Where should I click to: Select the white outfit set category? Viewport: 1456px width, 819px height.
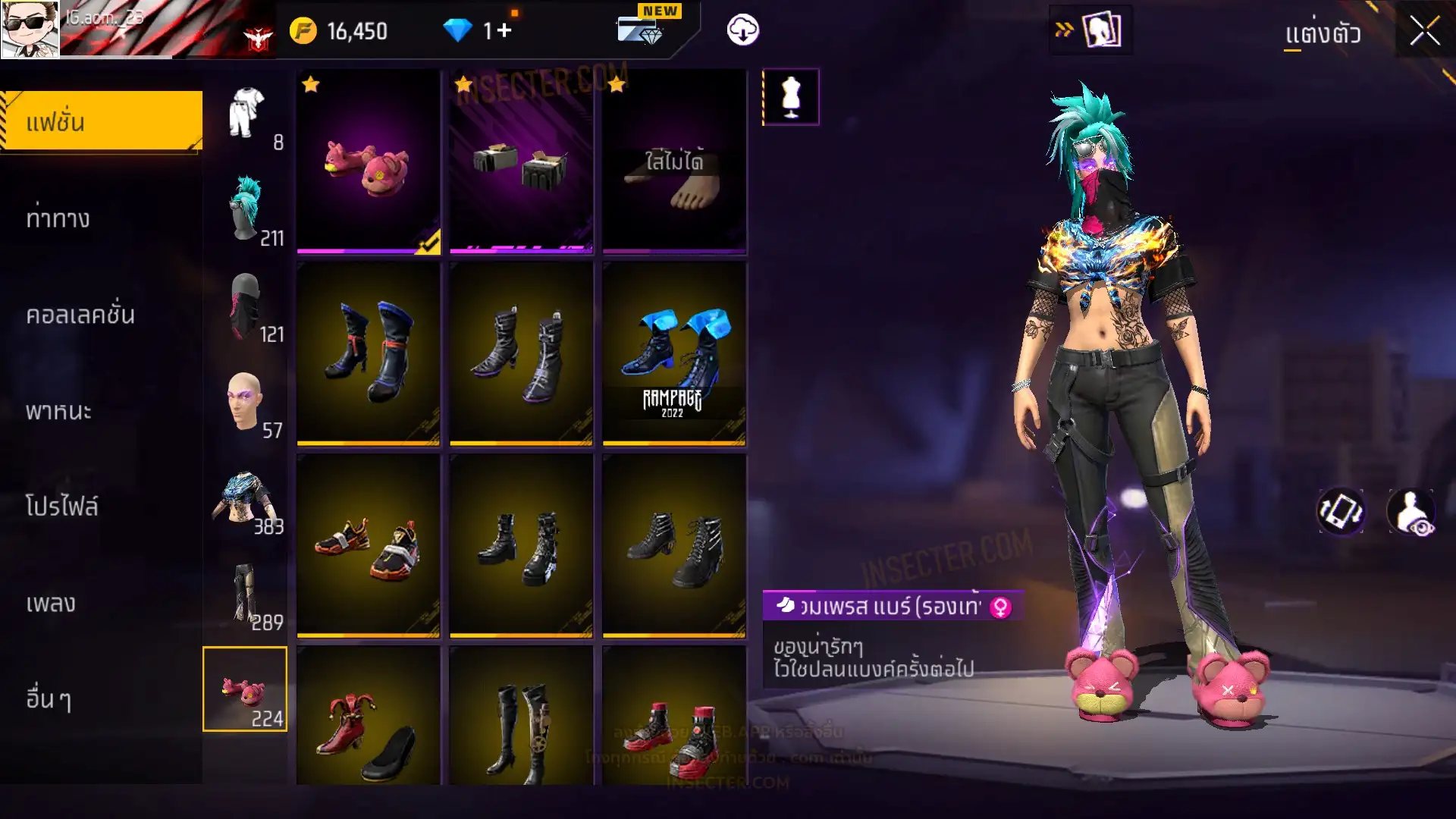(246, 114)
